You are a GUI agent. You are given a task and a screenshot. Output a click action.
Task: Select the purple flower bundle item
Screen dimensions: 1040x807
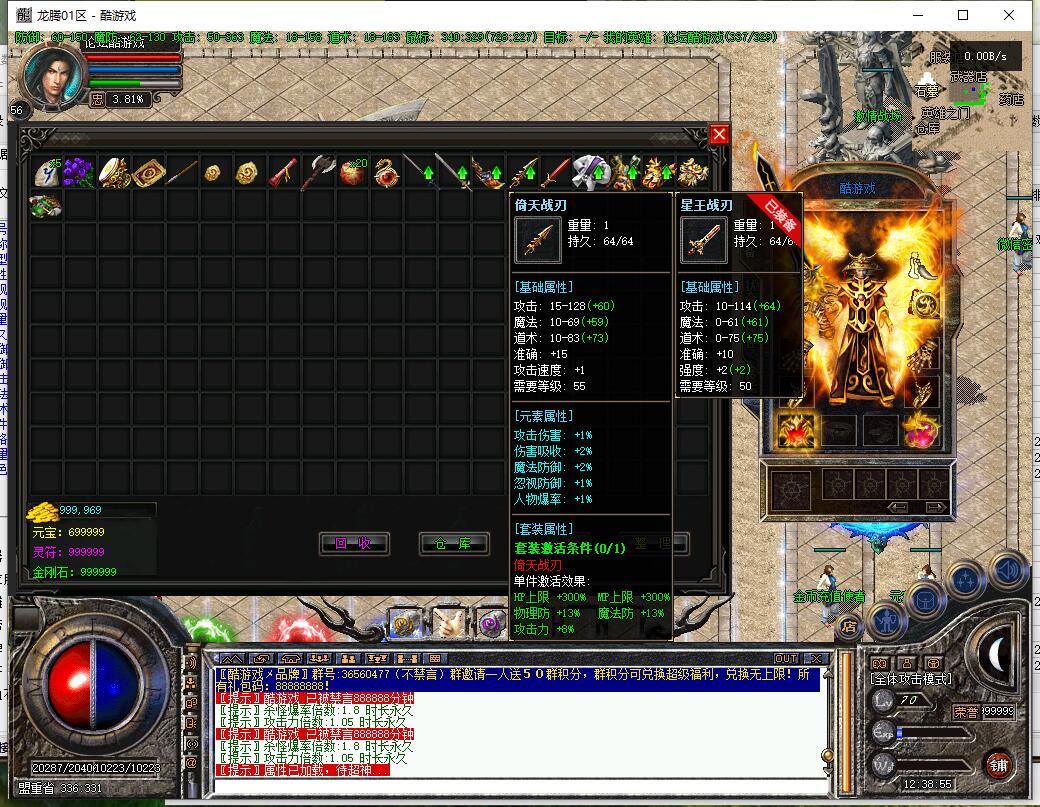[x=78, y=172]
